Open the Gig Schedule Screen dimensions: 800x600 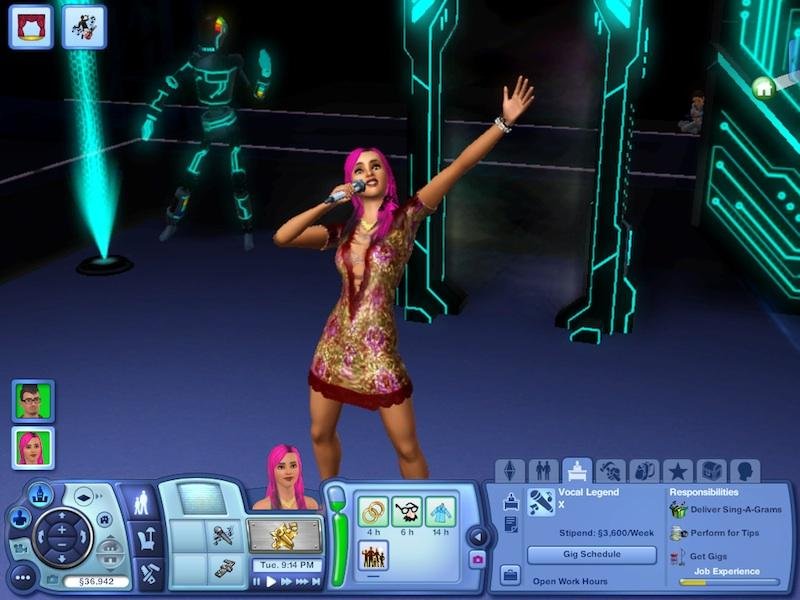pyautogui.click(x=592, y=554)
